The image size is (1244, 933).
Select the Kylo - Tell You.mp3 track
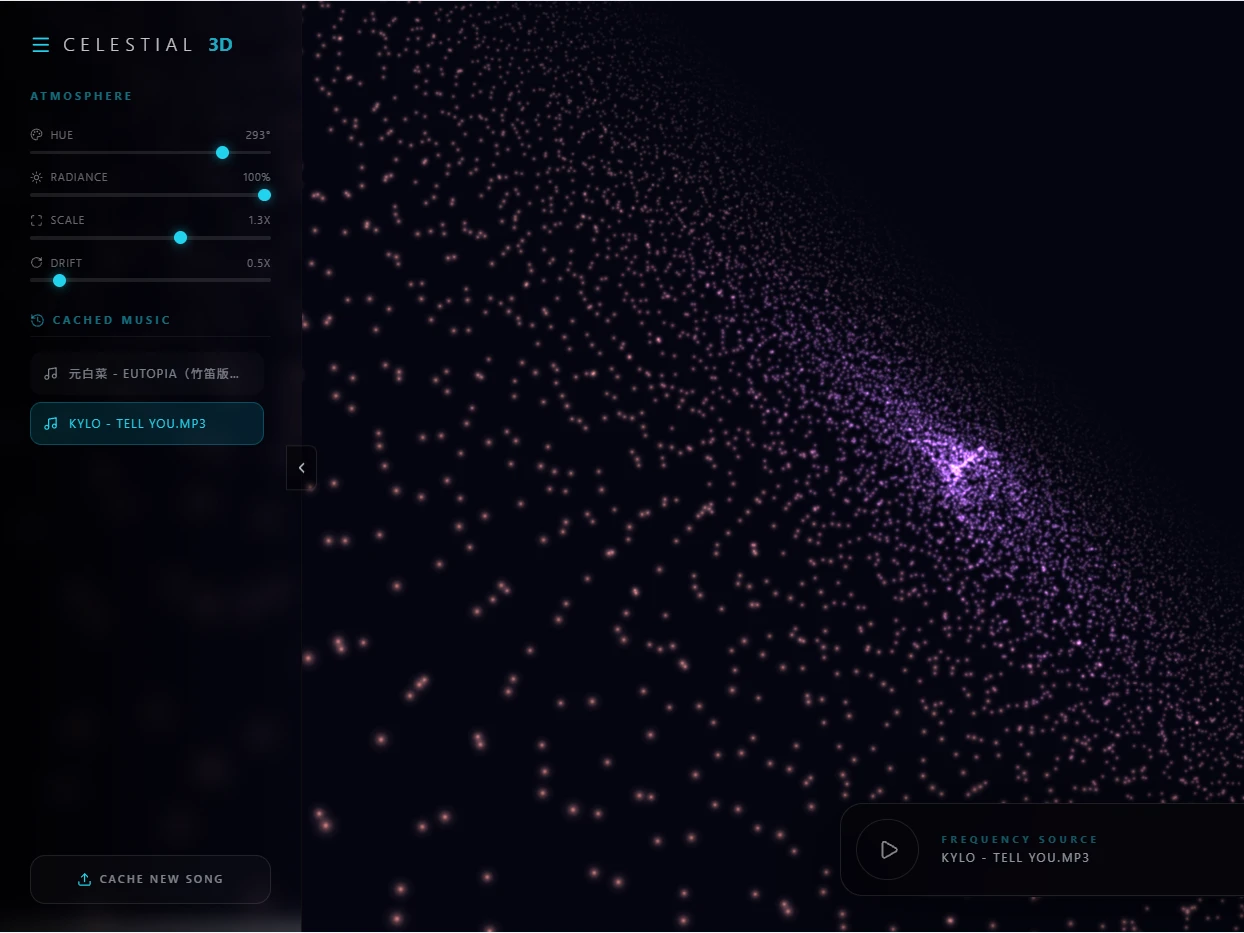147,423
